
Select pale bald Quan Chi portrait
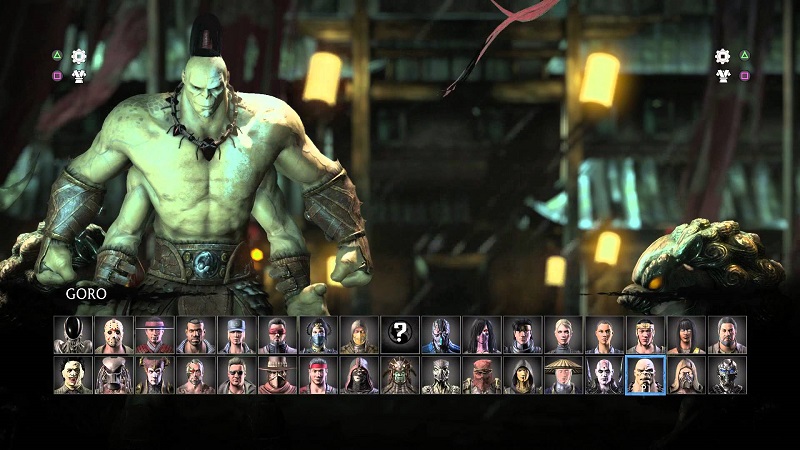[605, 376]
